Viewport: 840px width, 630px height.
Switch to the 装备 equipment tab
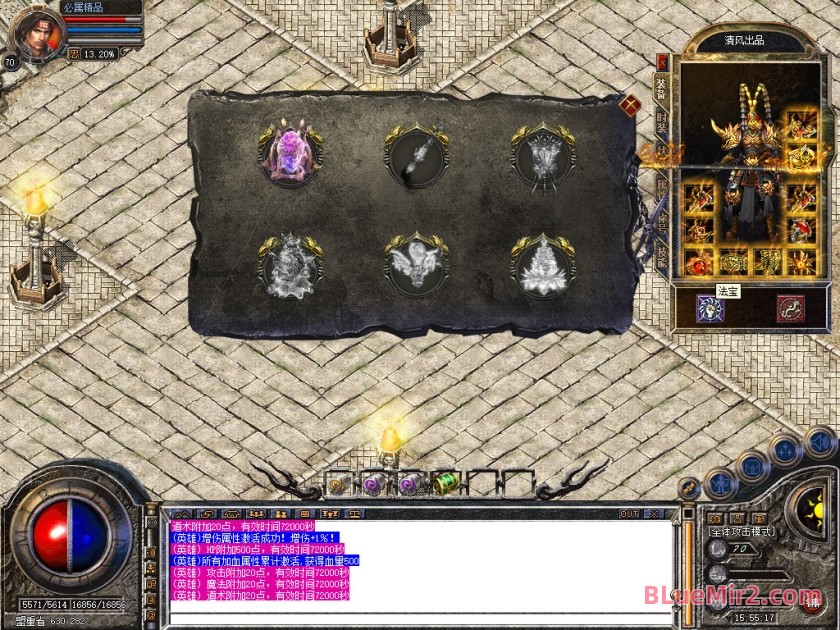(x=661, y=88)
